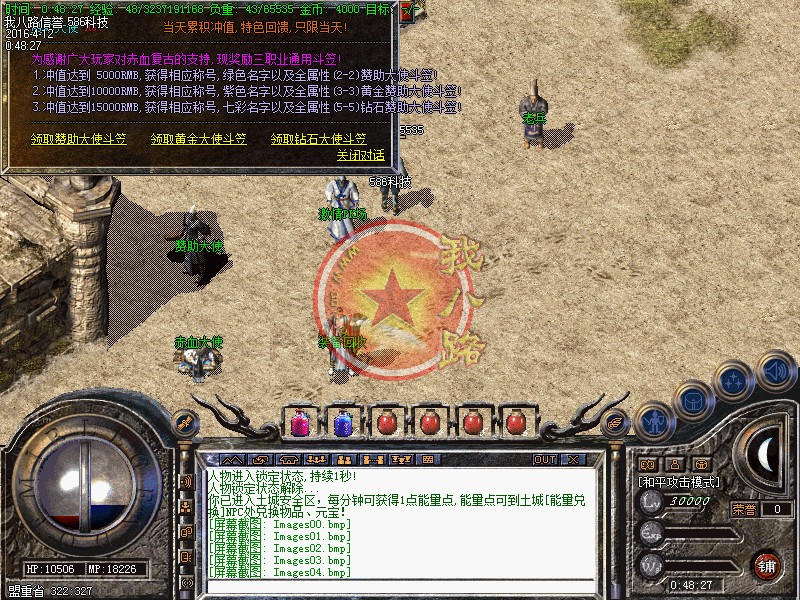The height and width of the screenshot is (600, 800).
Task: Use the pink potion in the belt
Action: pos(298,422)
